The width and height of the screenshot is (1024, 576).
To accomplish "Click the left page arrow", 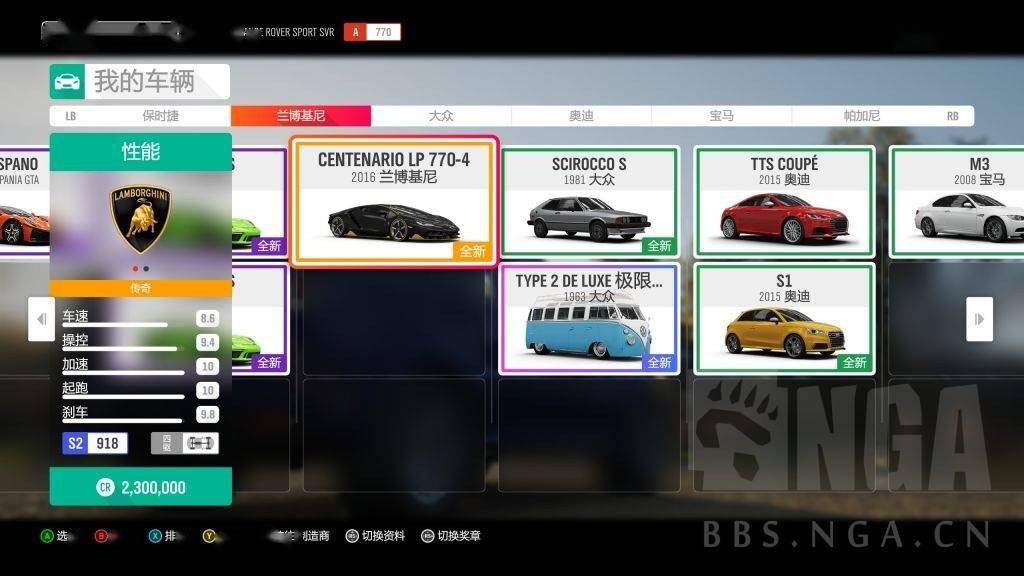I will [42, 320].
